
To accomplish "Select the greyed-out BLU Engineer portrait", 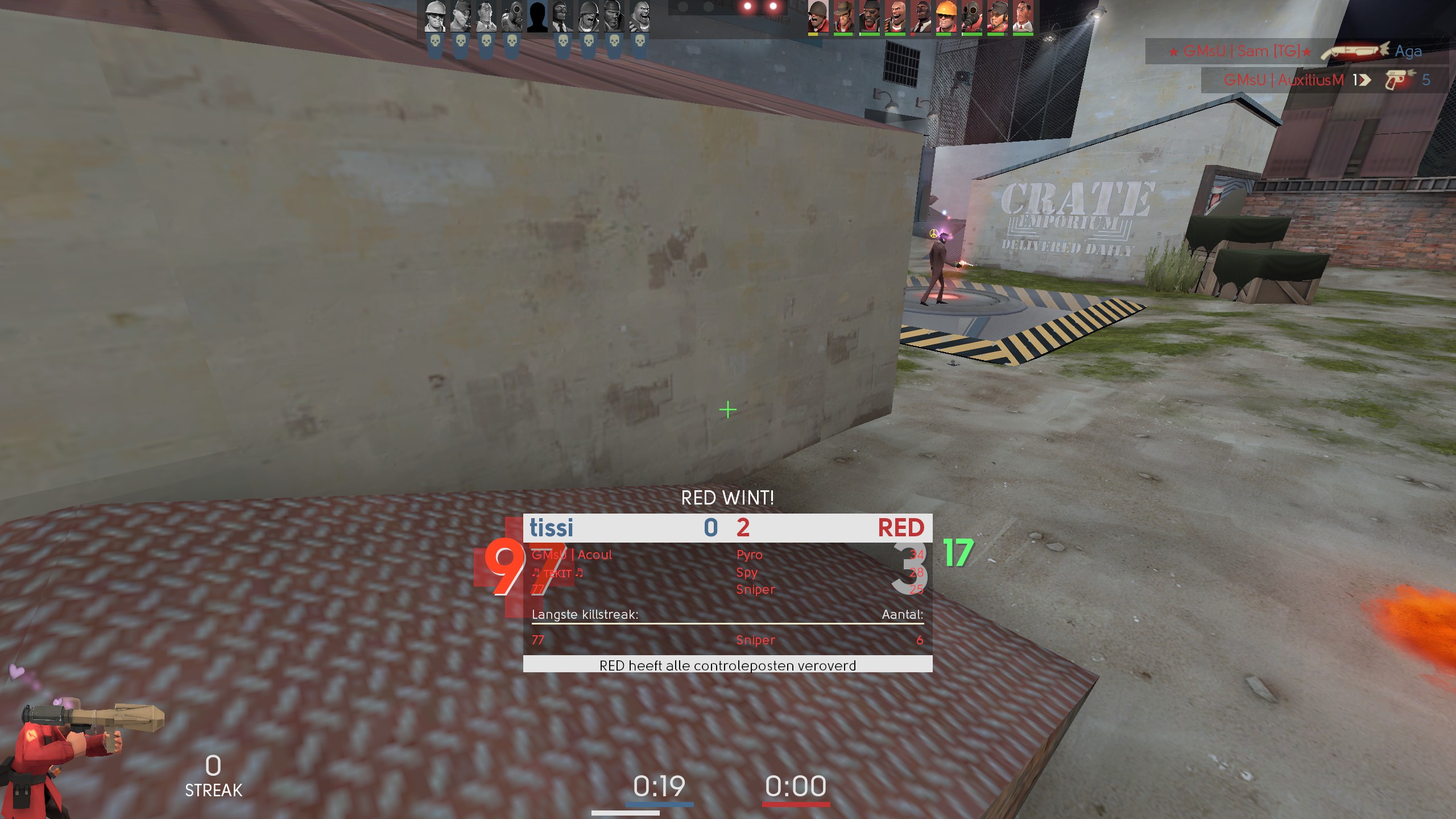I will (x=435, y=17).
